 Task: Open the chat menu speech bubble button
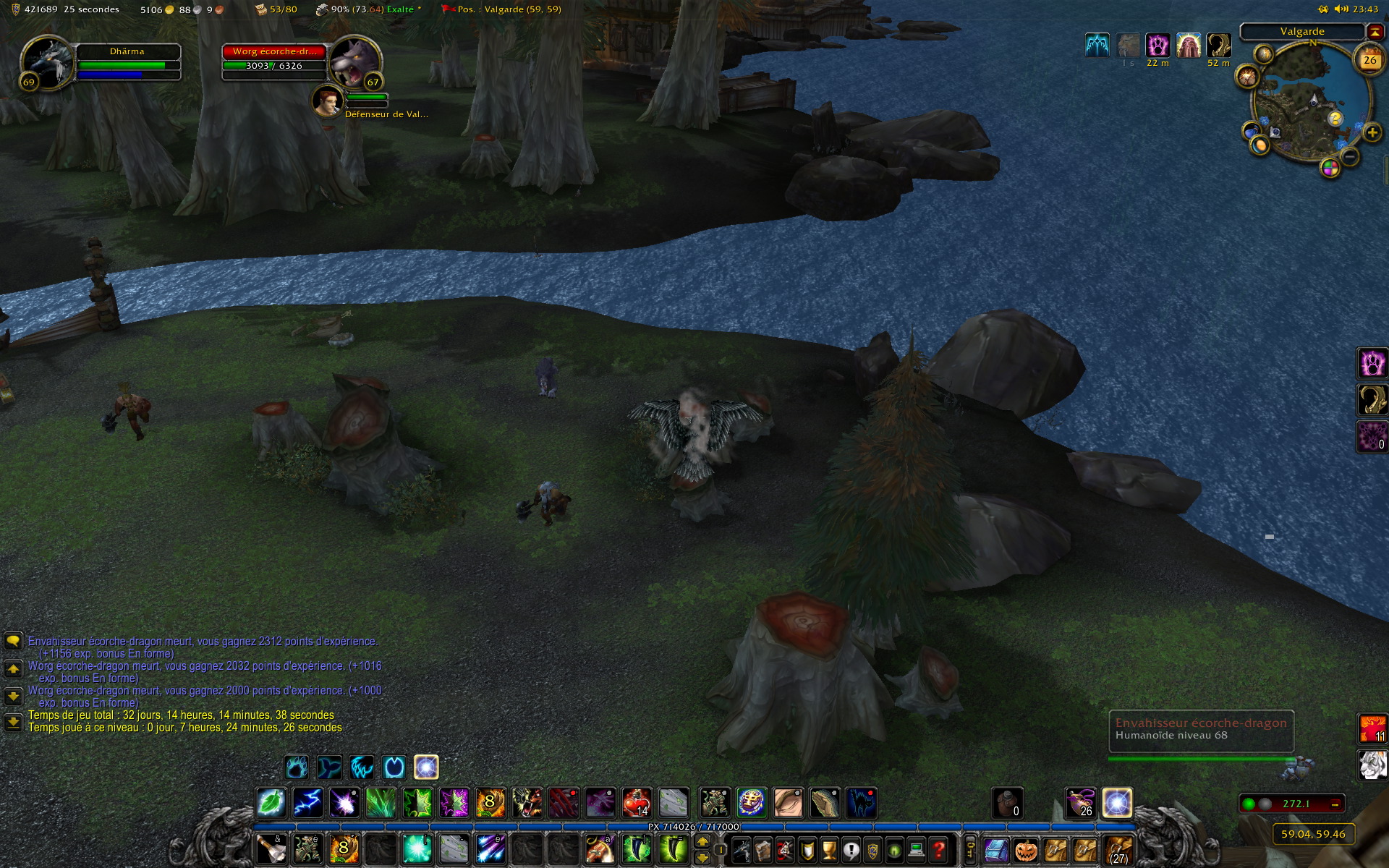click(x=13, y=641)
